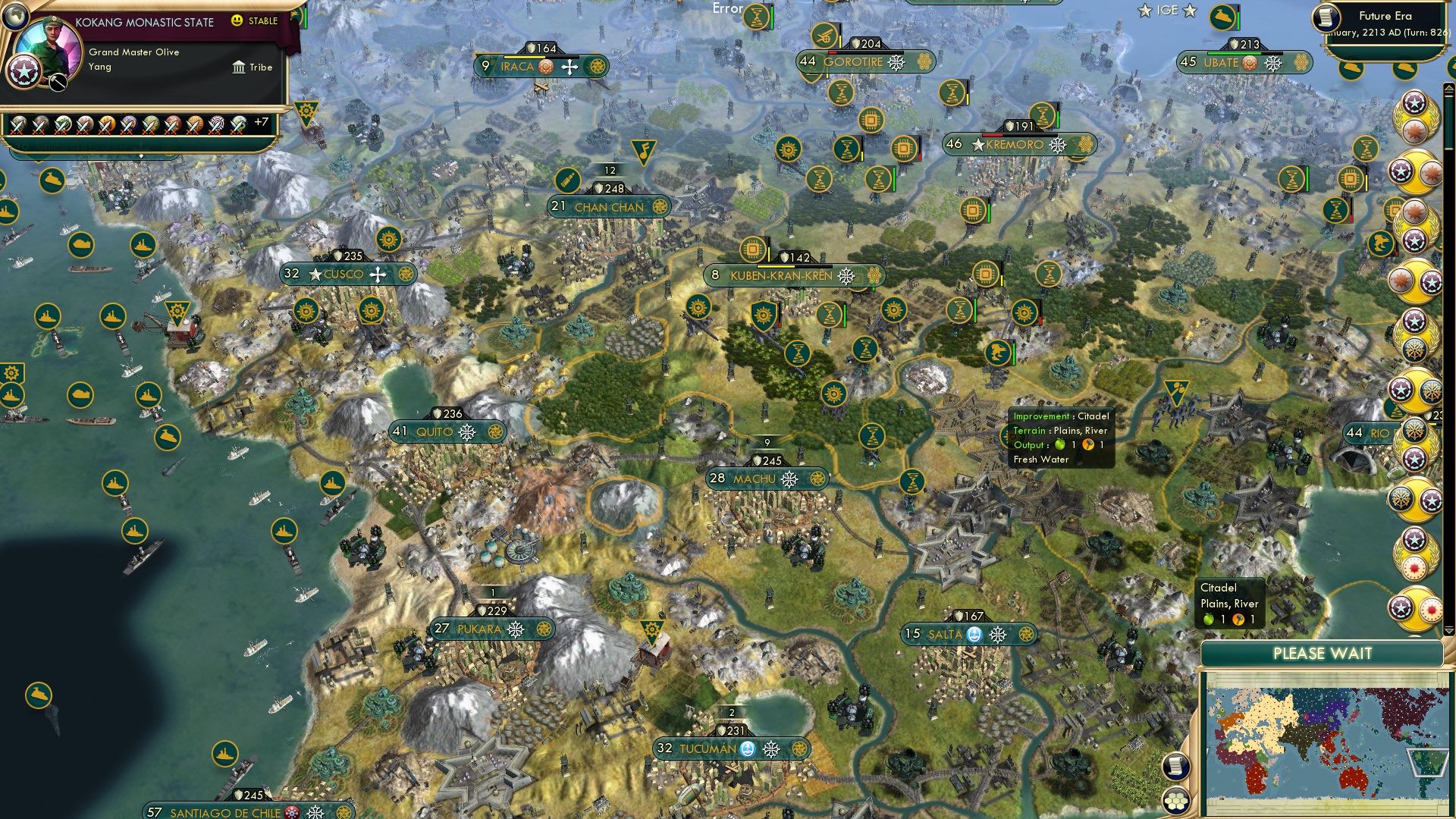Click Grand Master Olive Yang's leader portrait
Viewport: 1456px width, 819px height.
49,44
